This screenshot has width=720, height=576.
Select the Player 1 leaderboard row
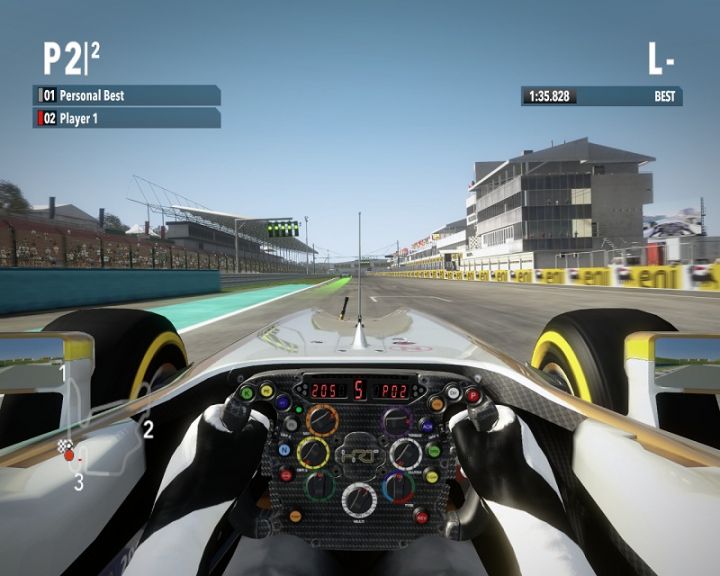tap(127, 119)
